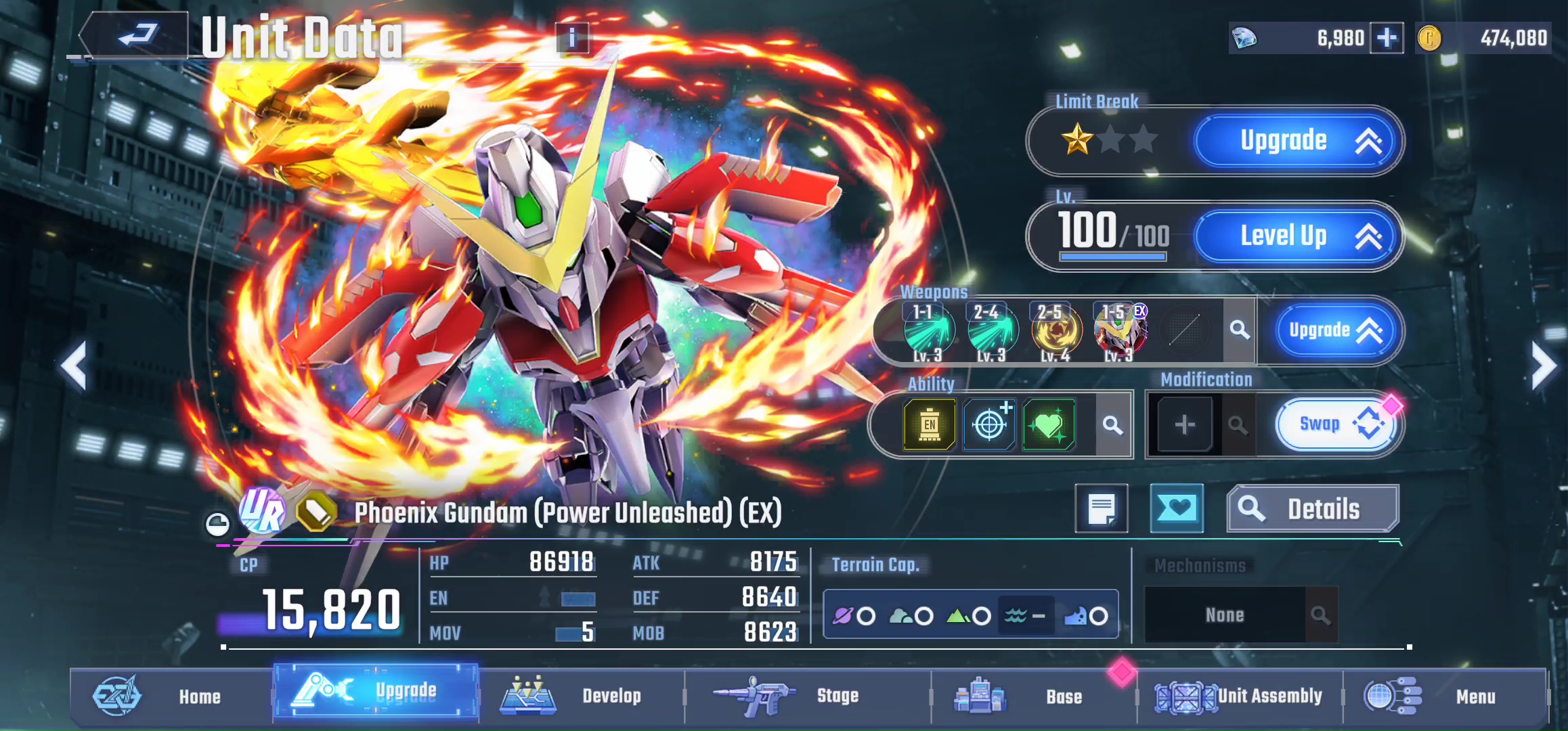This screenshot has width=1568, height=731.
Task: Show the next unit with right arrow
Action: (x=1544, y=366)
